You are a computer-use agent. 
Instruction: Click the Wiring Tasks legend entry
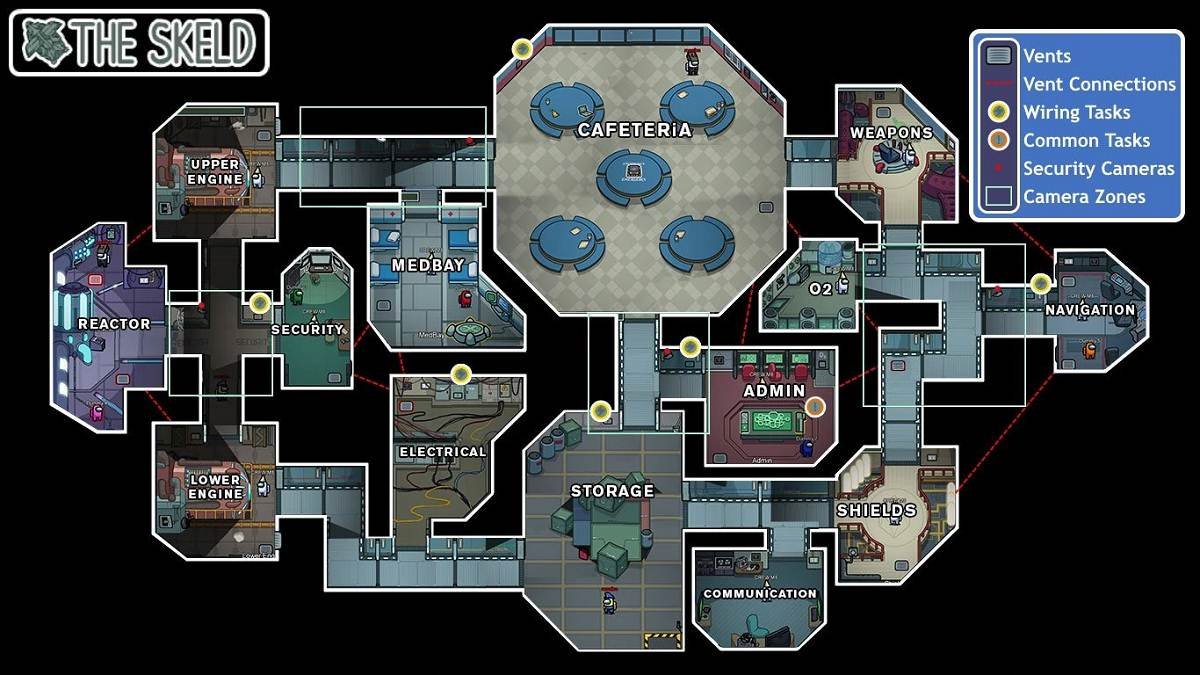point(1076,113)
